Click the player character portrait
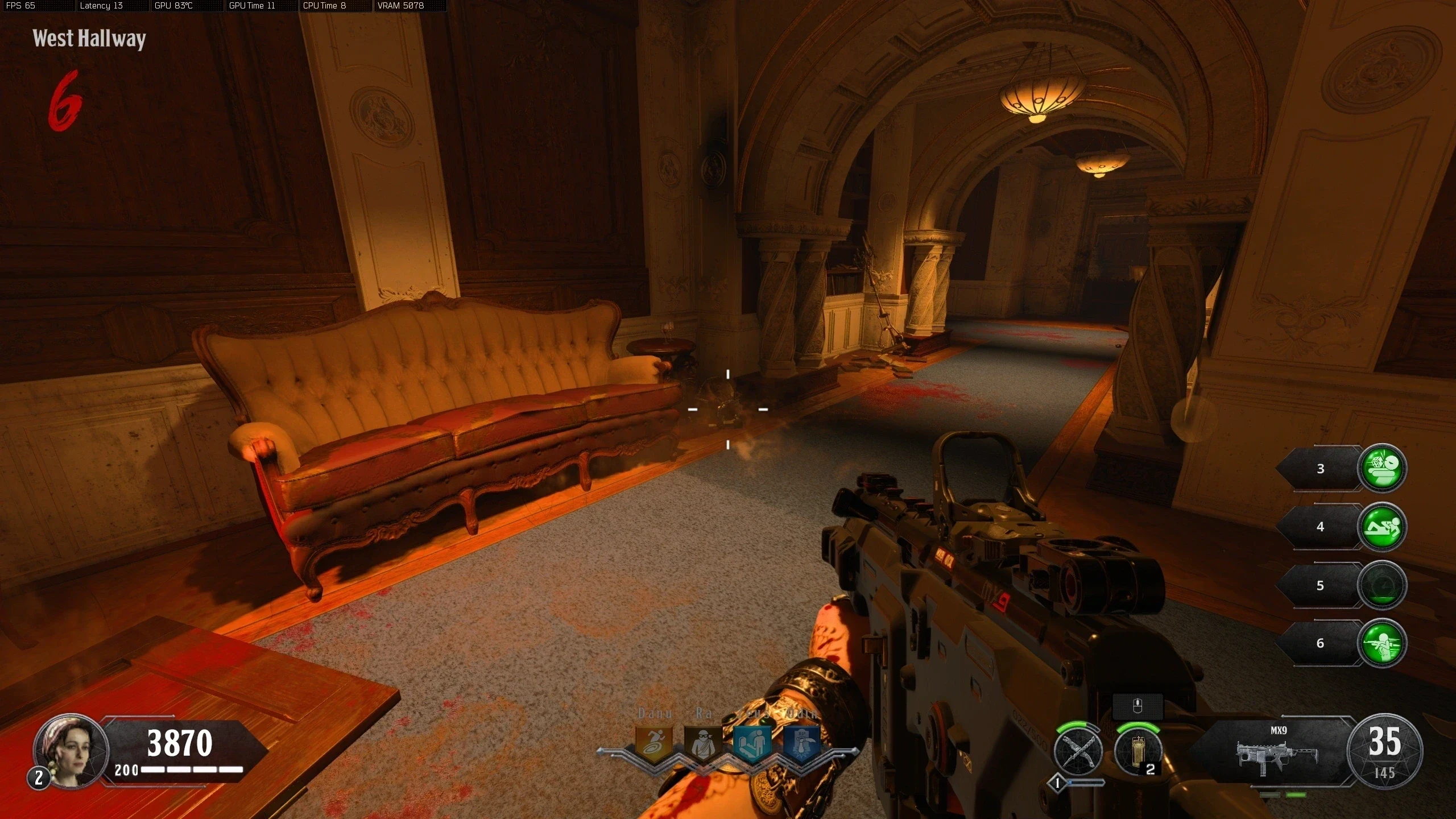The image size is (1456, 819). [x=71, y=750]
